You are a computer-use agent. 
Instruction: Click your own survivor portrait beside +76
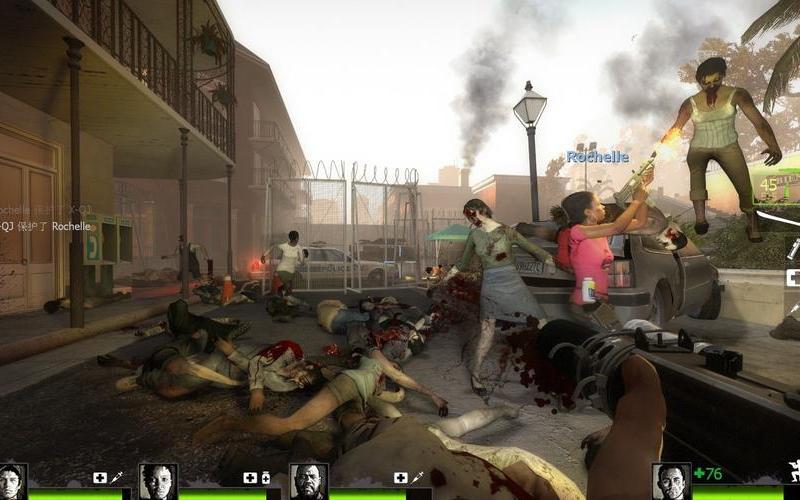click(x=670, y=480)
